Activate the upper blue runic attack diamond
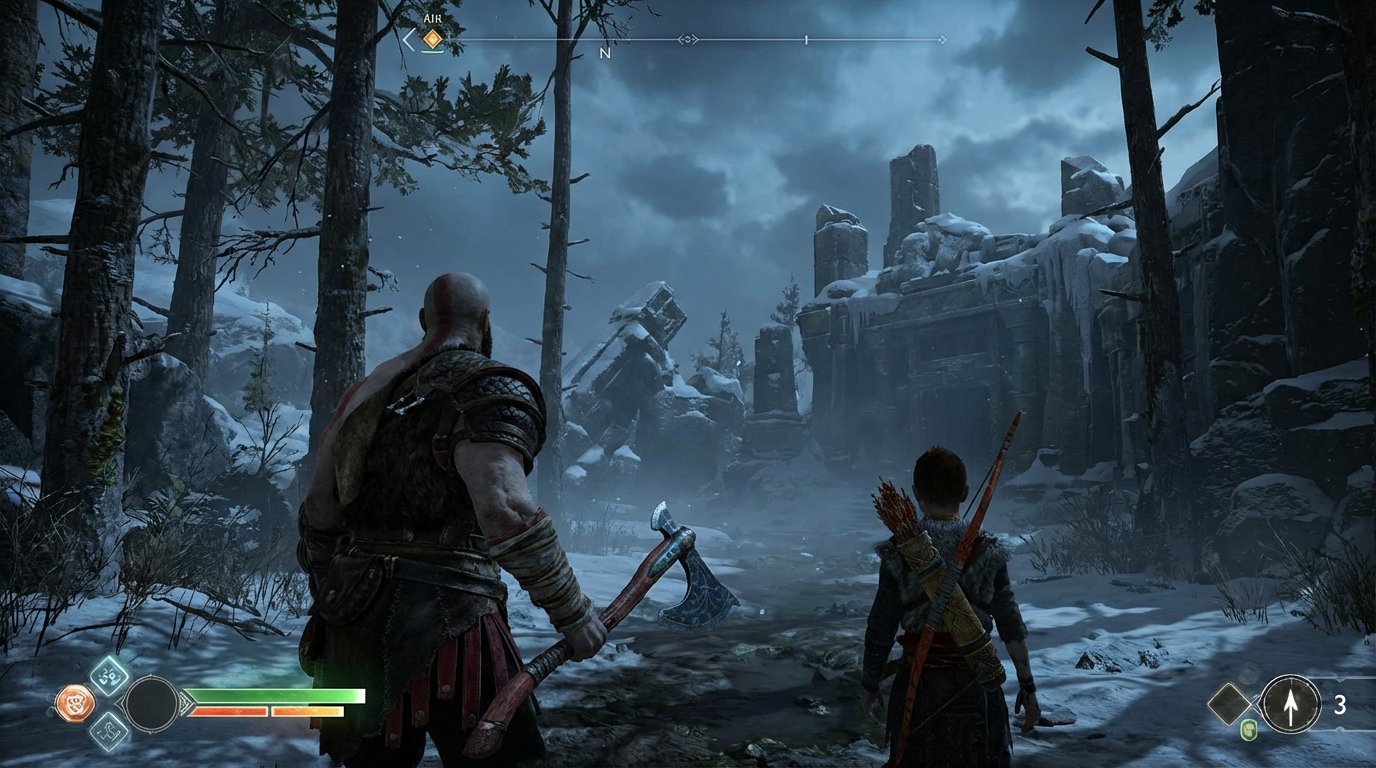 pyautogui.click(x=108, y=675)
